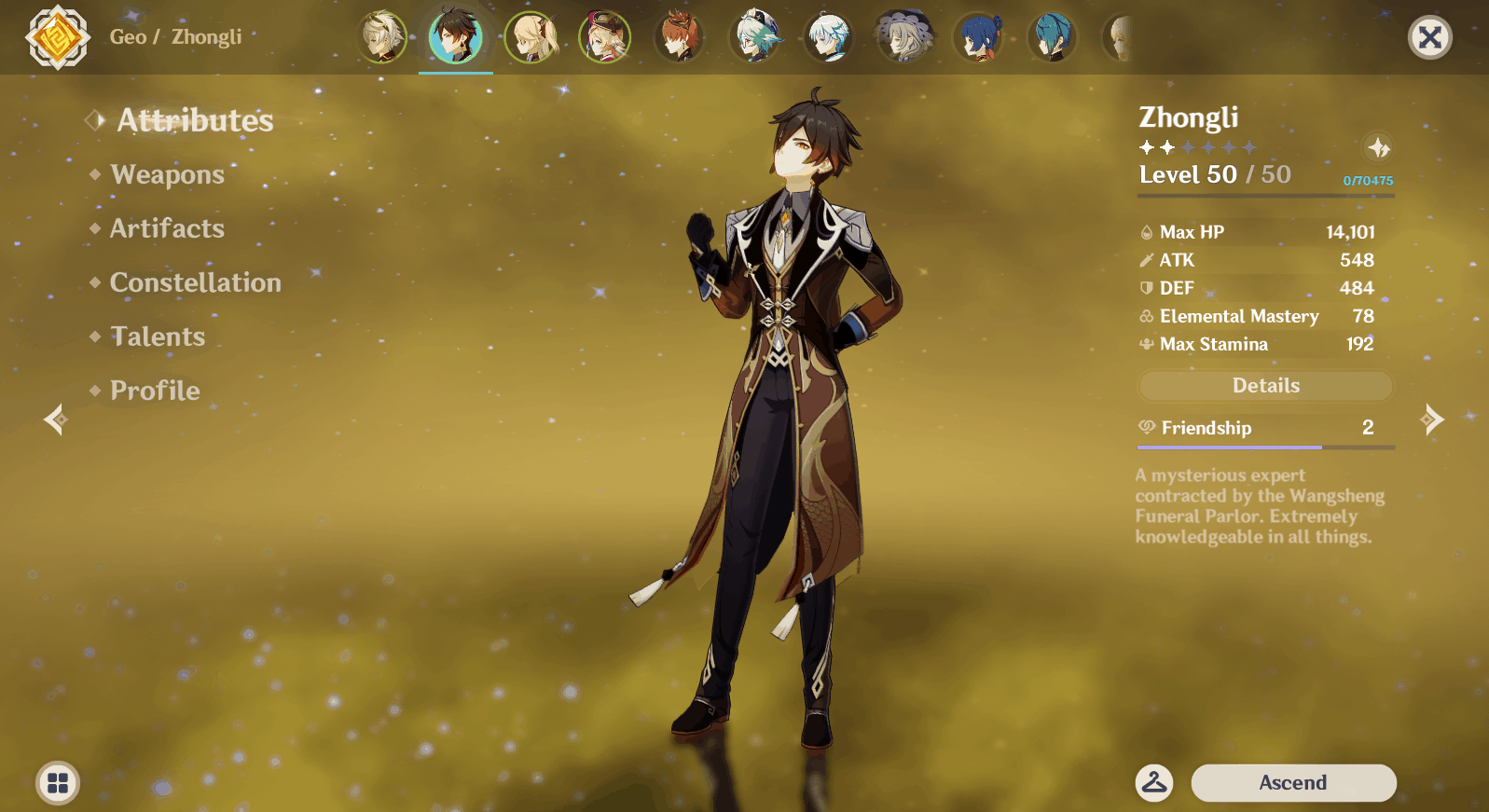Viewport: 1489px width, 812px height.
Task: Go to the Artifacts section
Action: coord(167,228)
